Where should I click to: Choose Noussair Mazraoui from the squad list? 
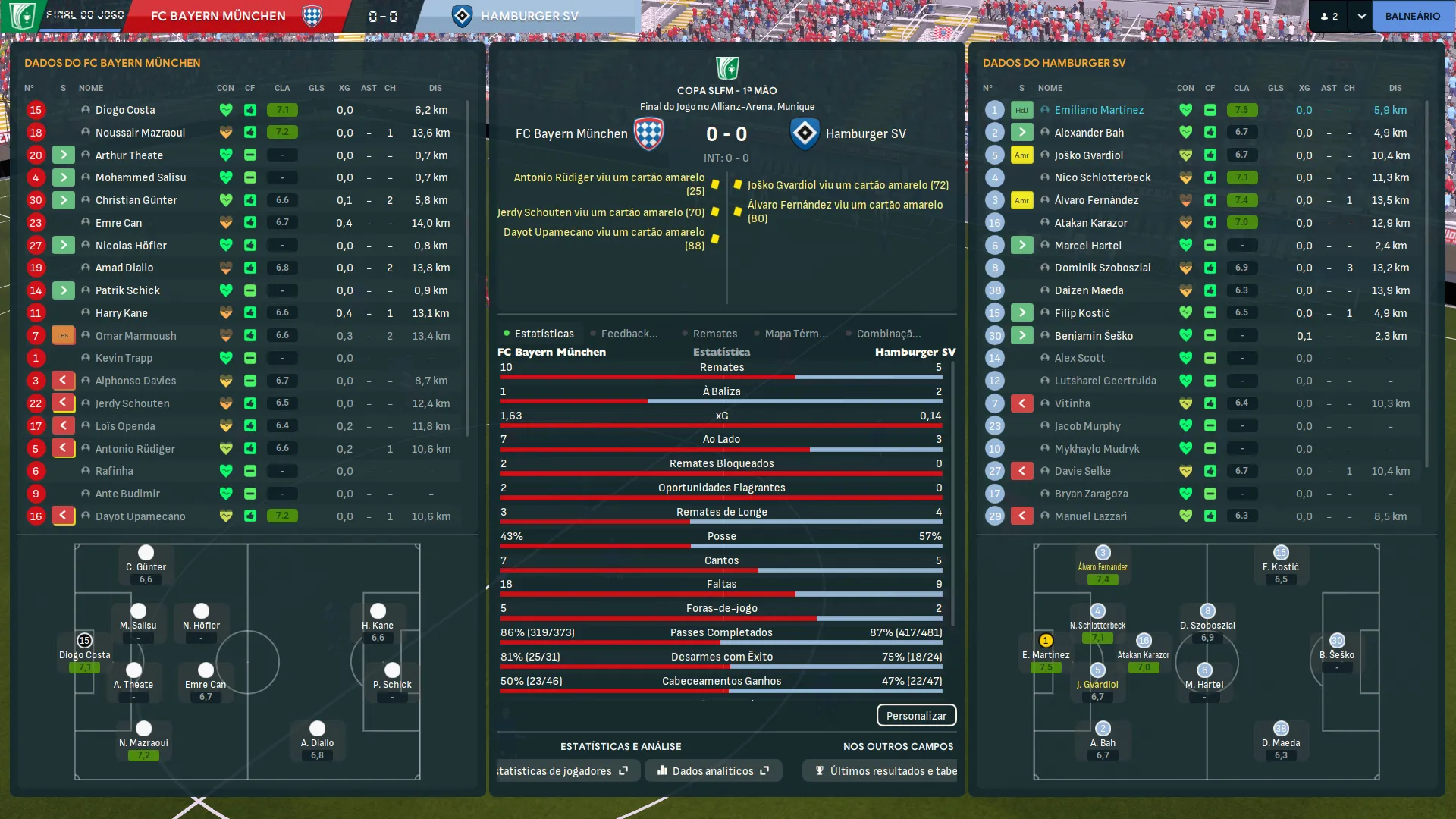(140, 133)
